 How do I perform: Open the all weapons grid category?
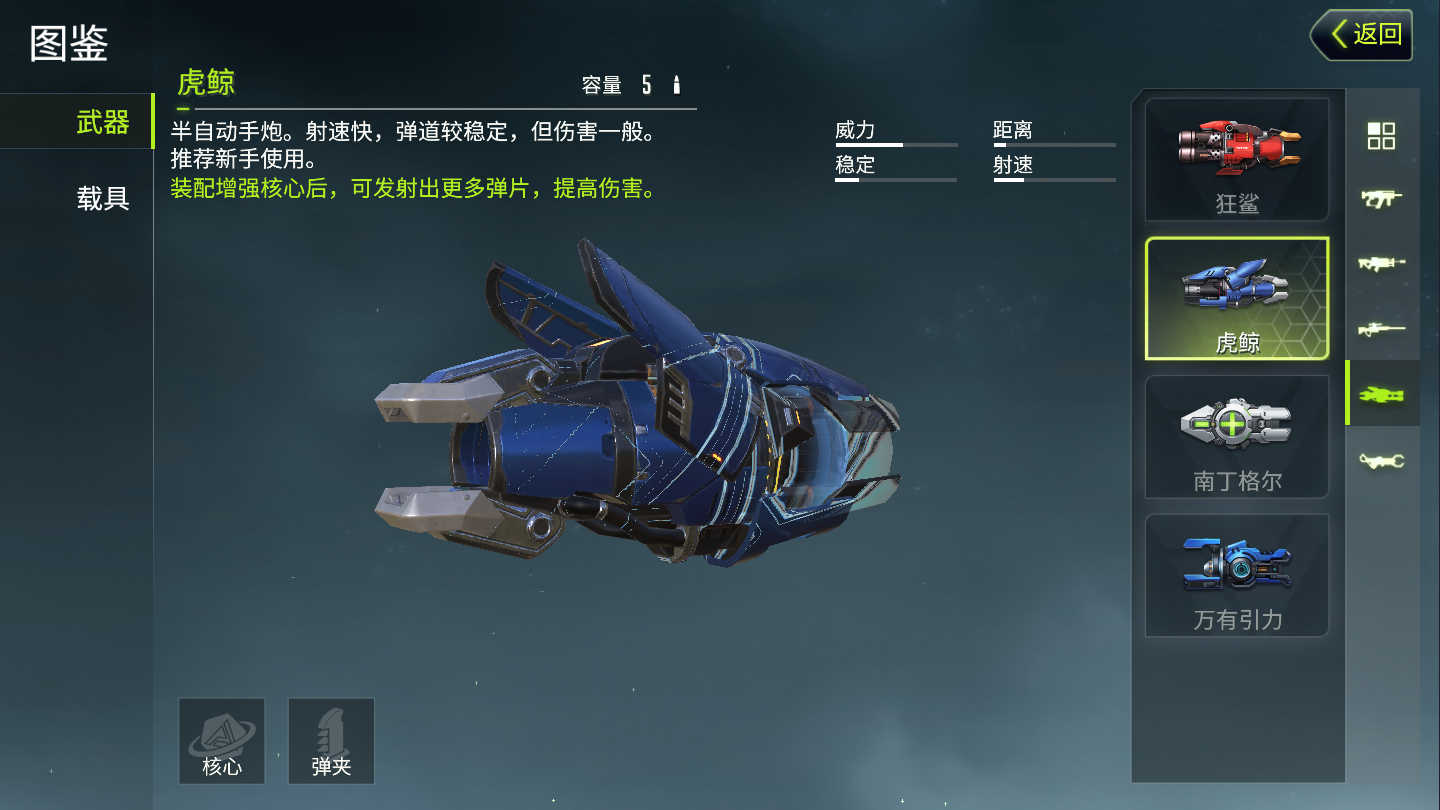[1383, 136]
